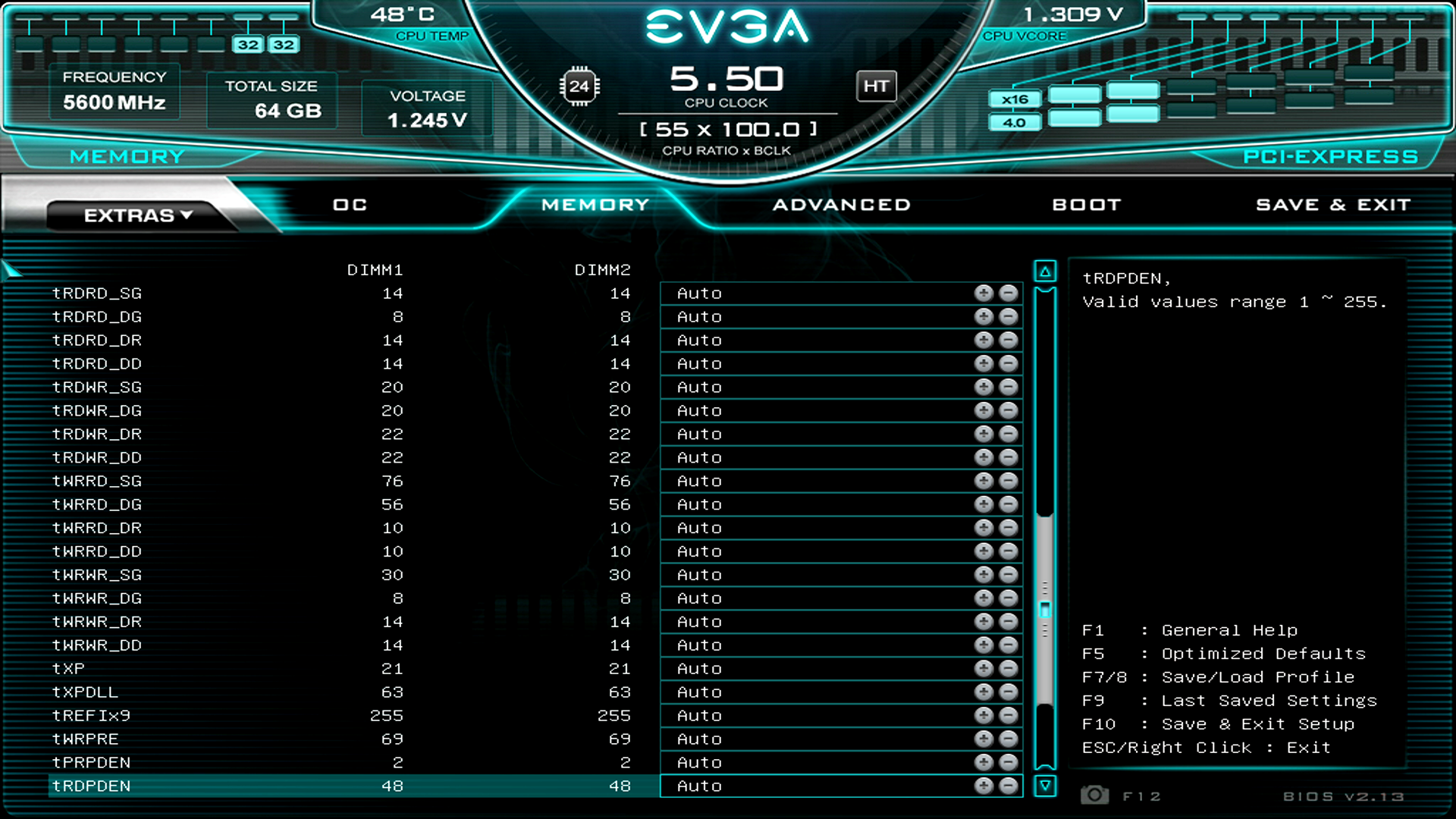Click the HT hyper-threading badge
Screen dimensions: 1456x819
[x=876, y=86]
